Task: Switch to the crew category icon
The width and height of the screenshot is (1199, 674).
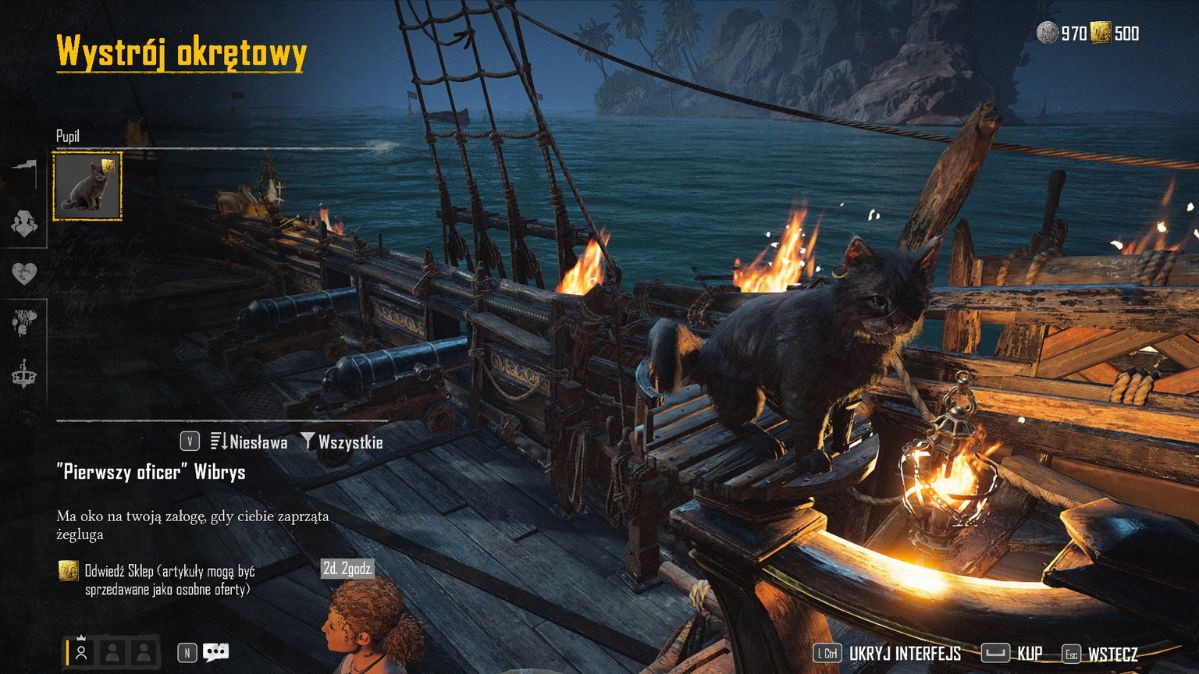Action: pos(25,225)
